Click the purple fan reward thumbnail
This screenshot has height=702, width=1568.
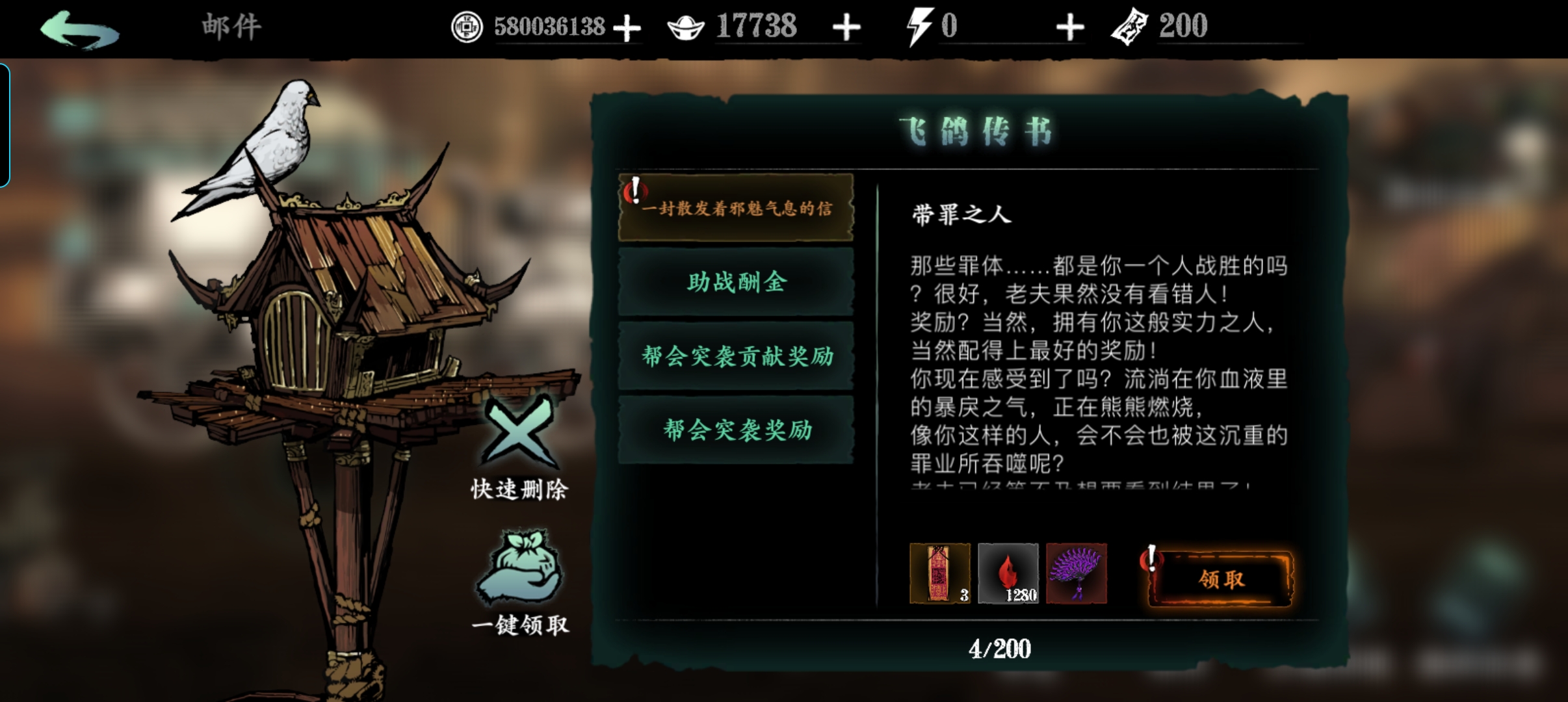[x=1077, y=575]
